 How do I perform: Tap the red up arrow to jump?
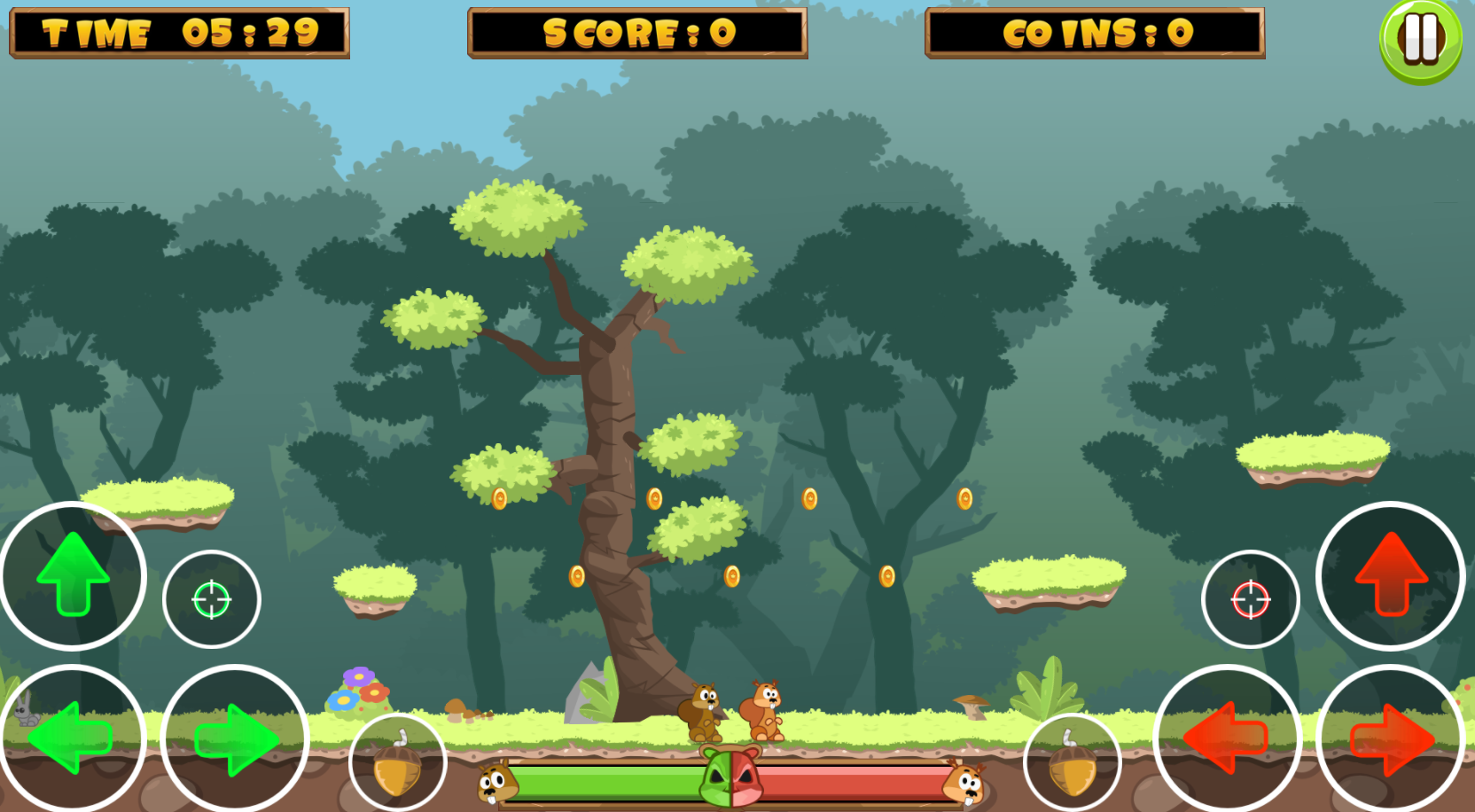[1390, 575]
